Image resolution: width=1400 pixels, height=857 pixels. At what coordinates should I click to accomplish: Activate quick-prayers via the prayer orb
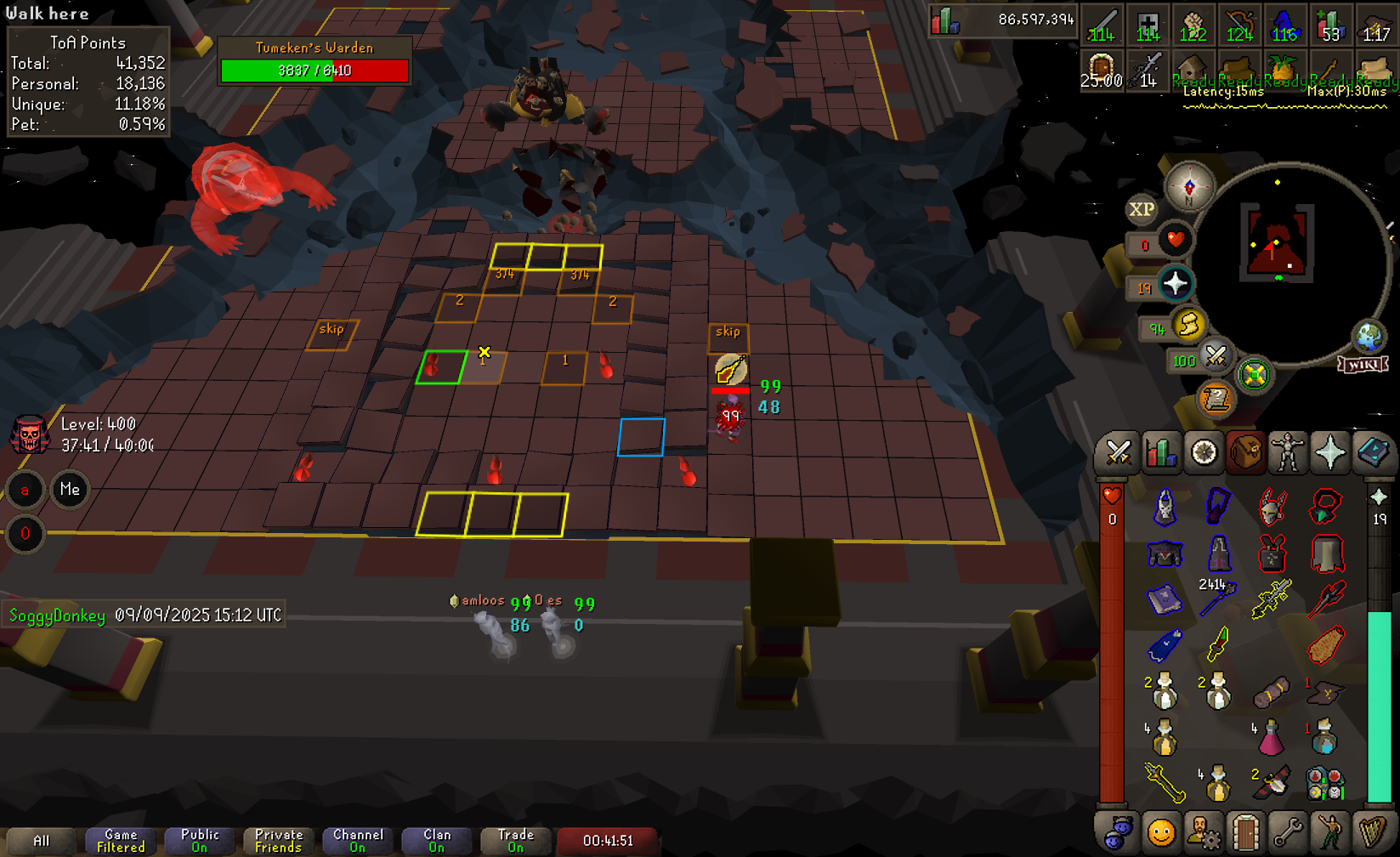pyautogui.click(x=1176, y=284)
